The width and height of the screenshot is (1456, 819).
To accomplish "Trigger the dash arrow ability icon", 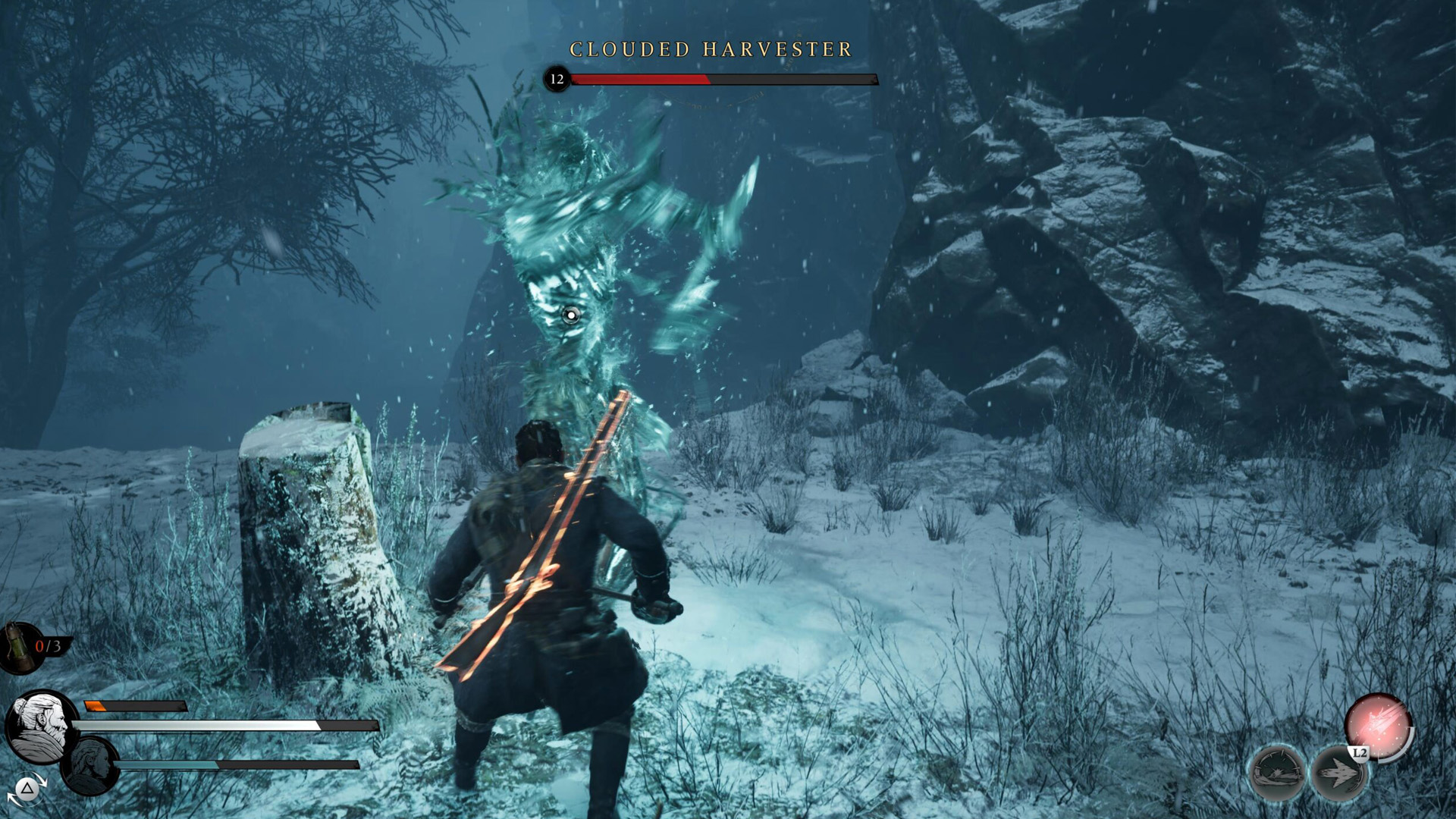I will pyautogui.click(x=1338, y=773).
